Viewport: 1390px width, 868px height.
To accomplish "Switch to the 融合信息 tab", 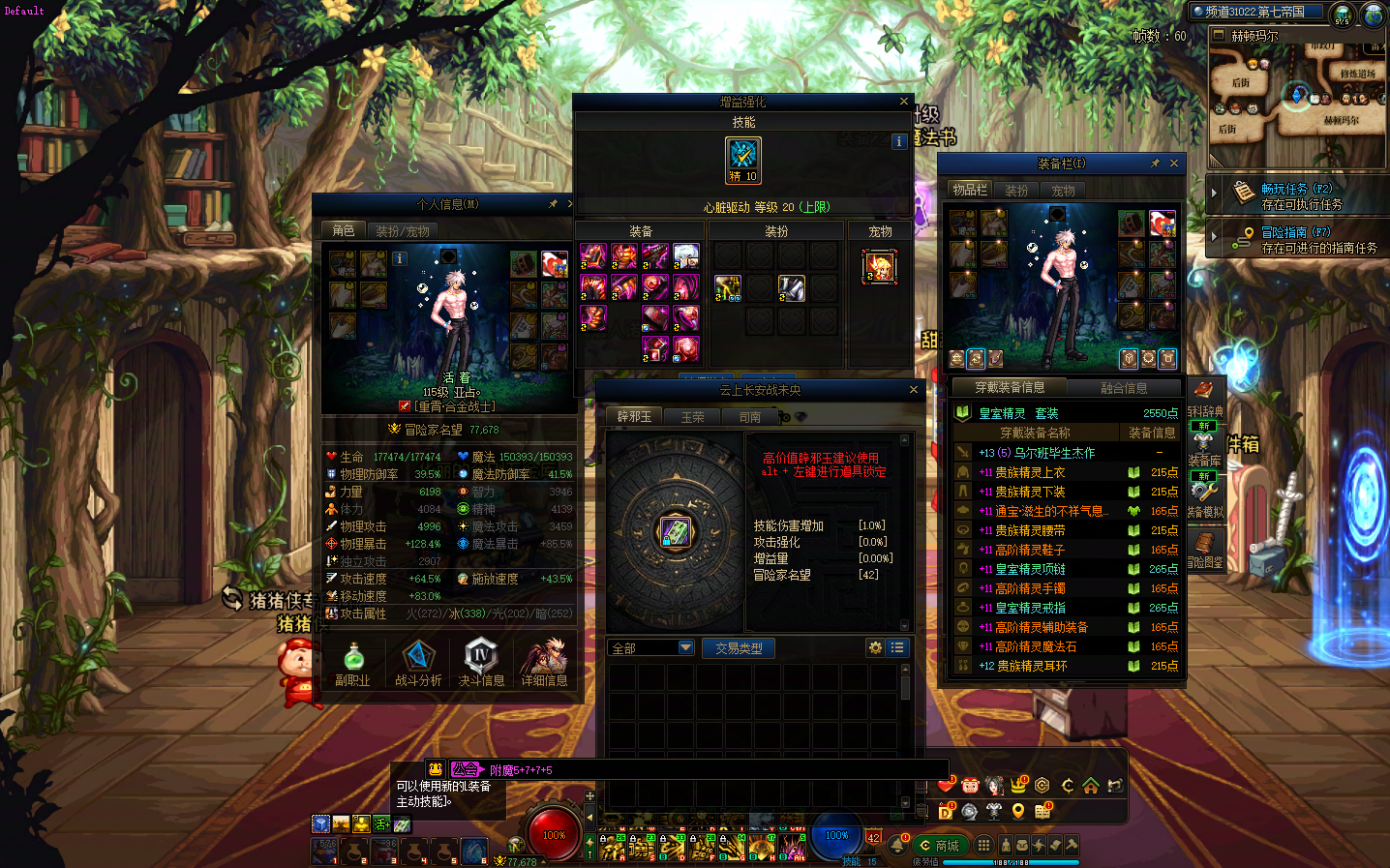I will 1124,388.
